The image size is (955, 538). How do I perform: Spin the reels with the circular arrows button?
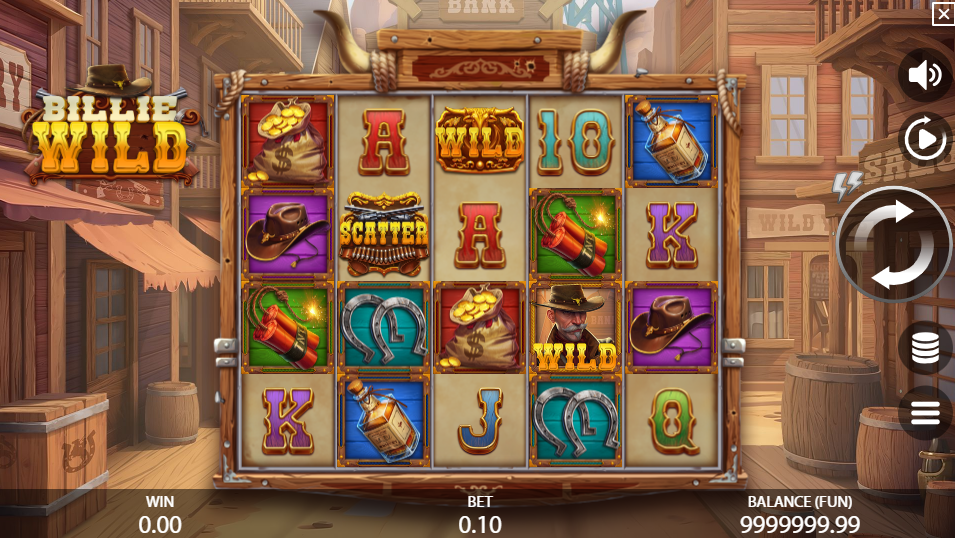[x=893, y=245]
